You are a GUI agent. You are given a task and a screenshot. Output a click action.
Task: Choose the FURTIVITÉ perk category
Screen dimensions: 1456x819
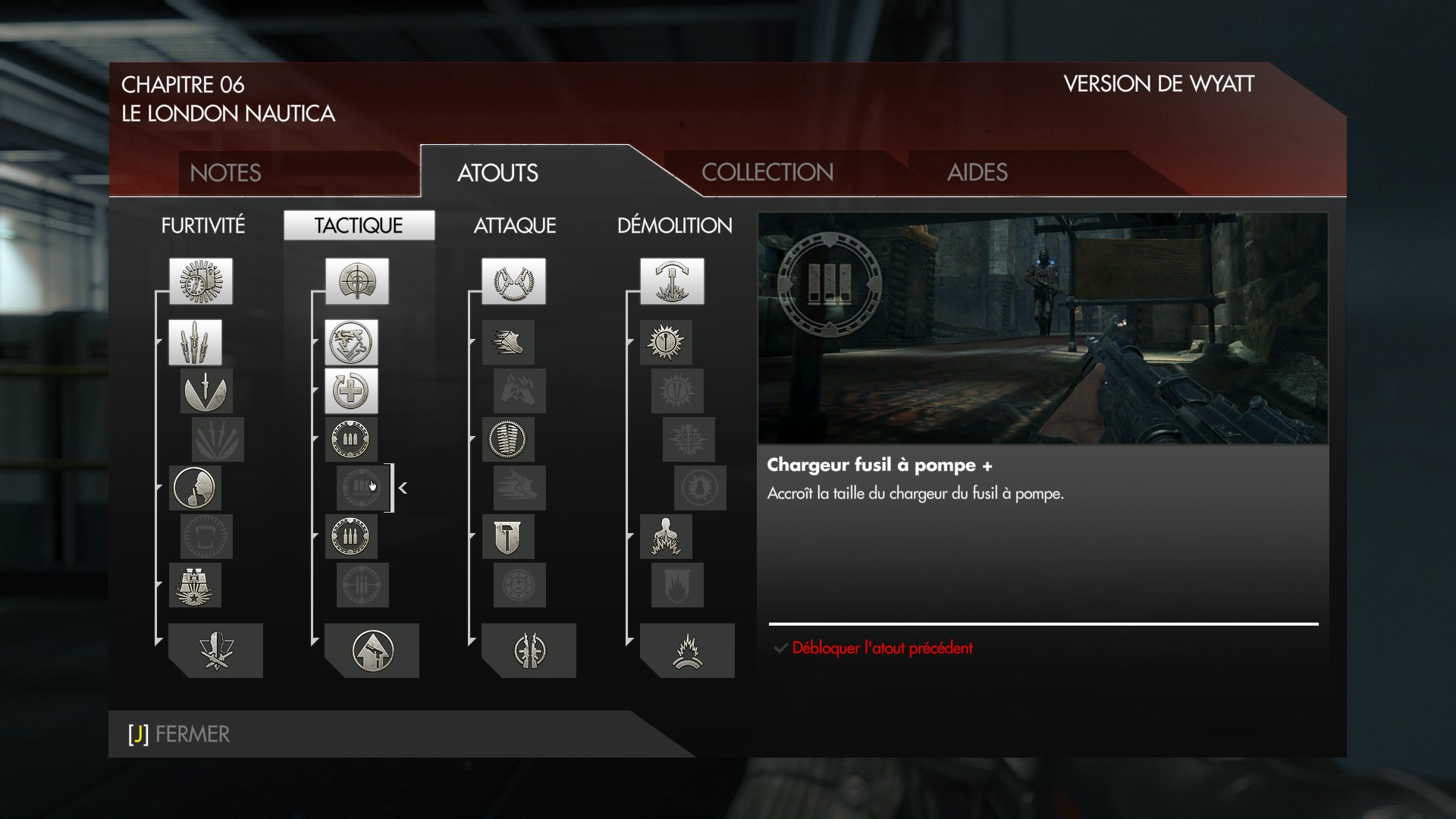tap(202, 225)
